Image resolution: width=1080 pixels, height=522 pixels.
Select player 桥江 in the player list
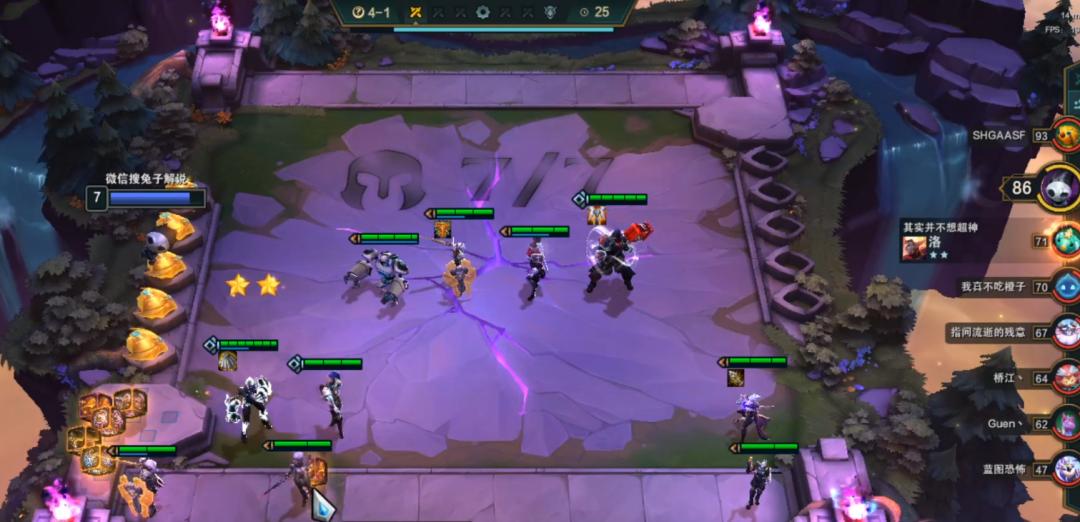tap(1066, 378)
